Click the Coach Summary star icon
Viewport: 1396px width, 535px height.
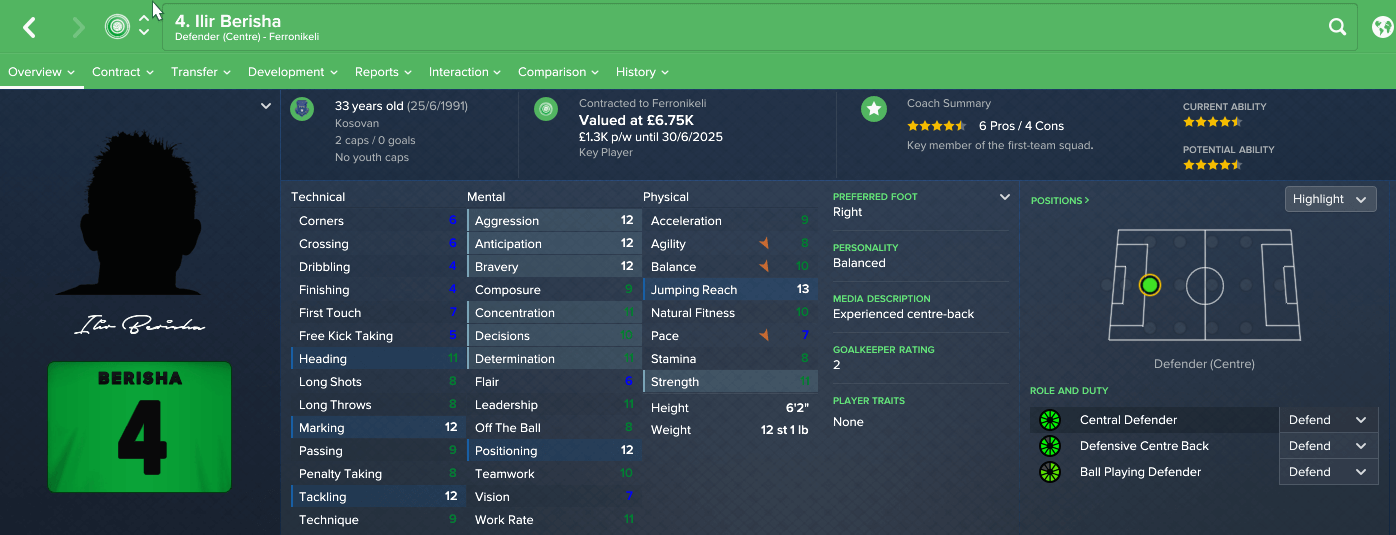pyautogui.click(x=874, y=109)
